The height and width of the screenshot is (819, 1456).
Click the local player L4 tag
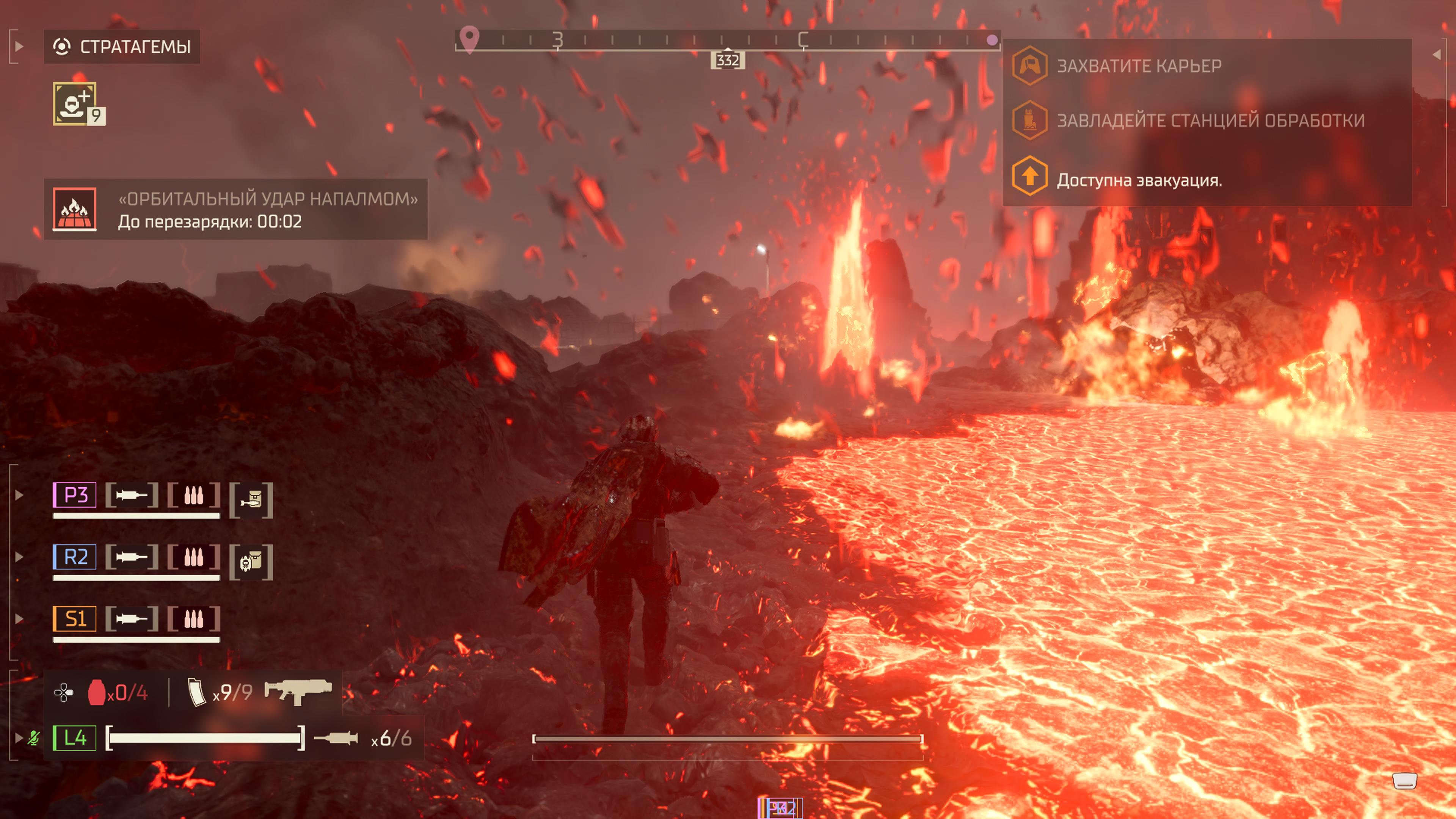coord(75,737)
